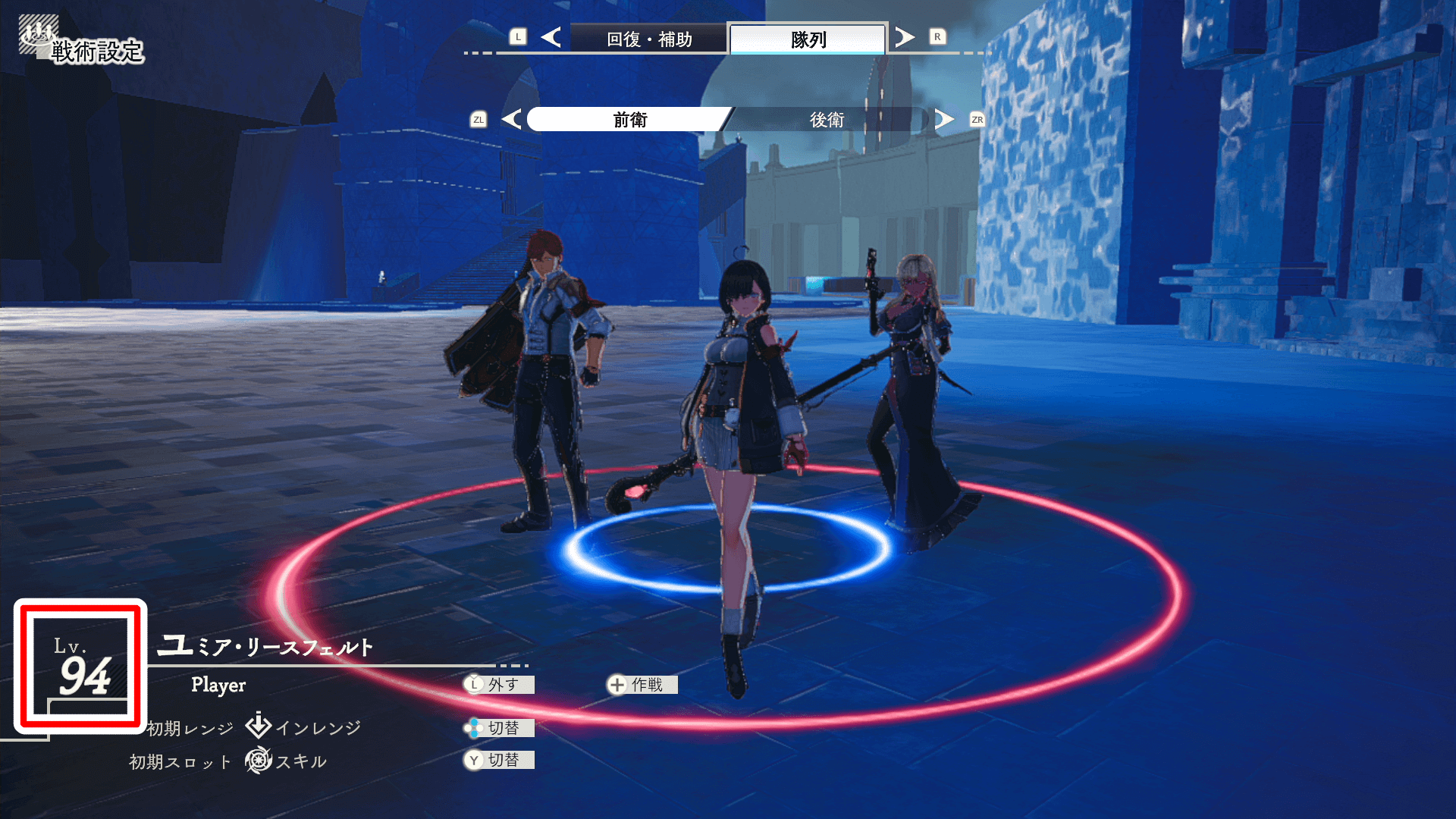The height and width of the screenshot is (819, 1456).
Task: Switch to the 回復・補助 tab
Action: coord(649,39)
